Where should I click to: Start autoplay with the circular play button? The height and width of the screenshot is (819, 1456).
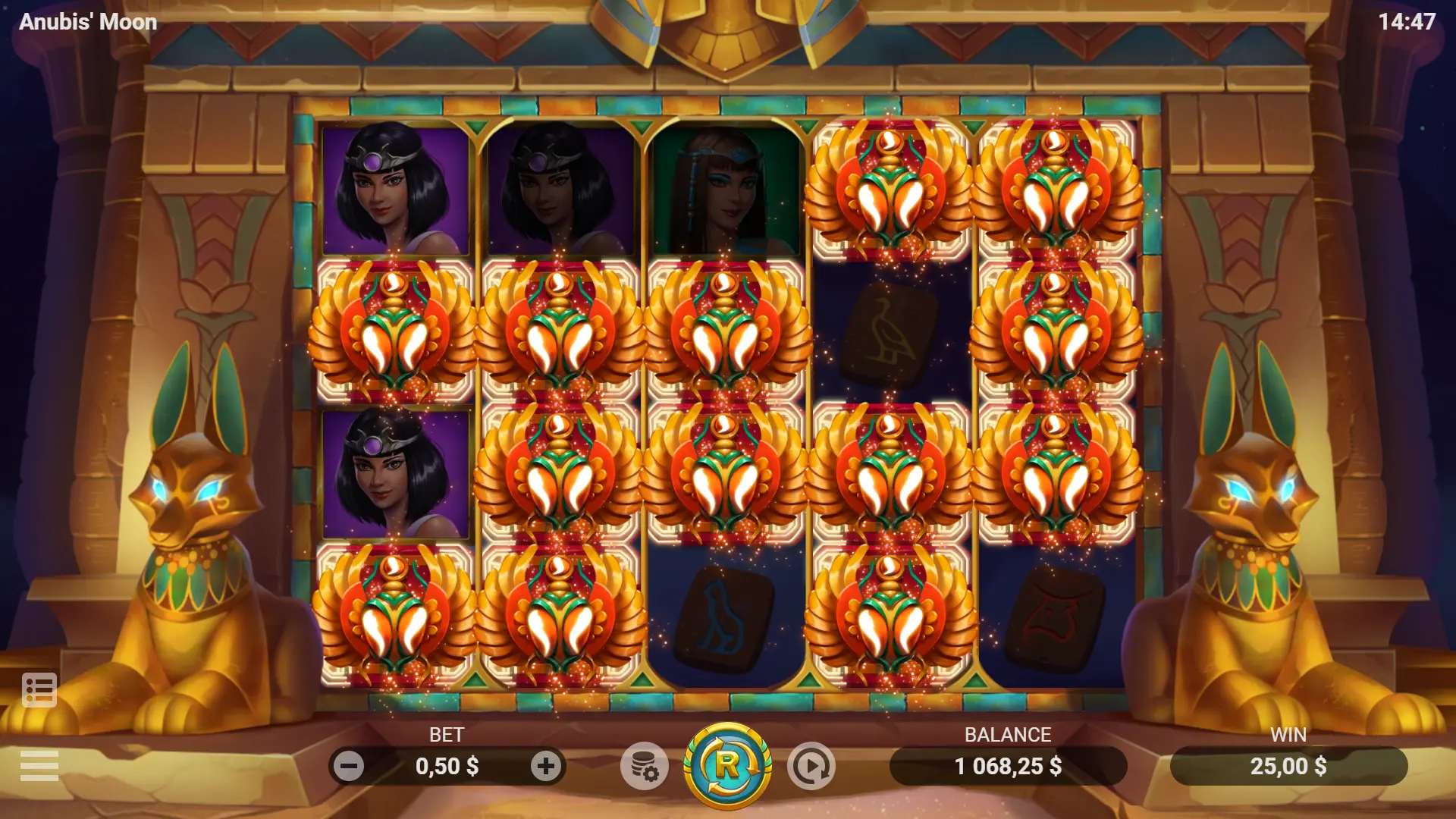click(x=811, y=766)
